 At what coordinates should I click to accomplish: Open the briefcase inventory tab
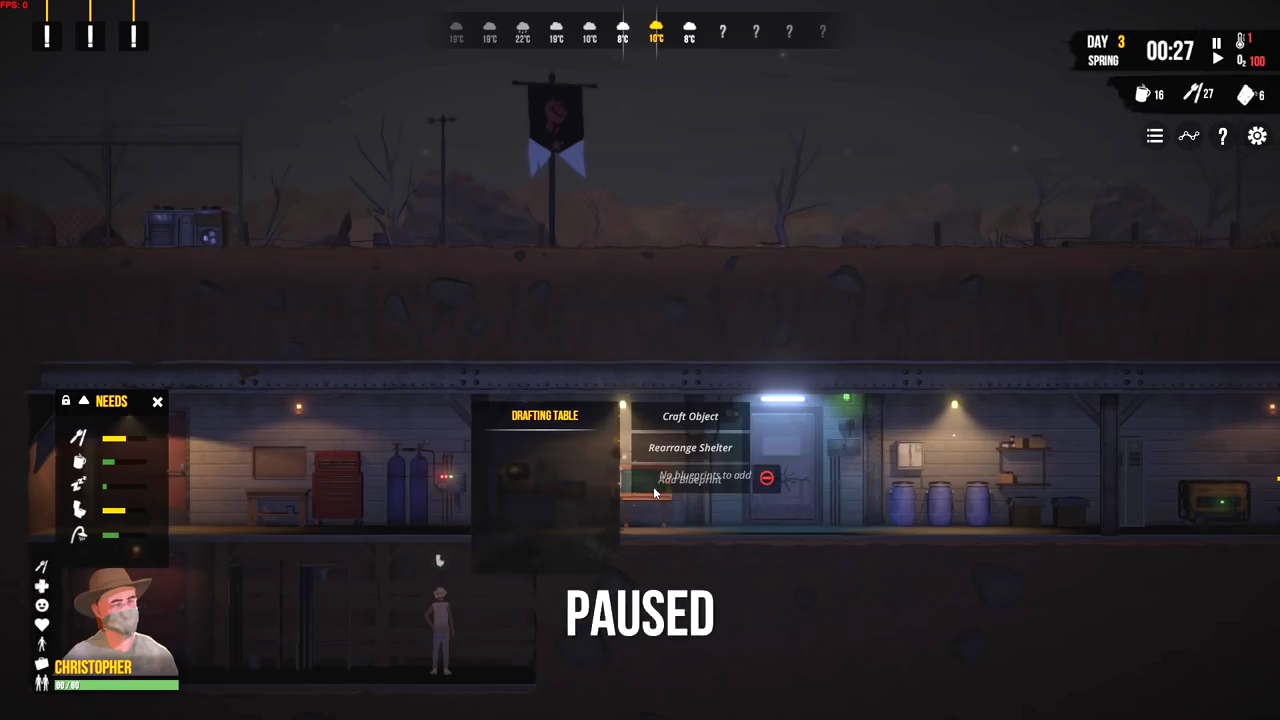coord(42,664)
